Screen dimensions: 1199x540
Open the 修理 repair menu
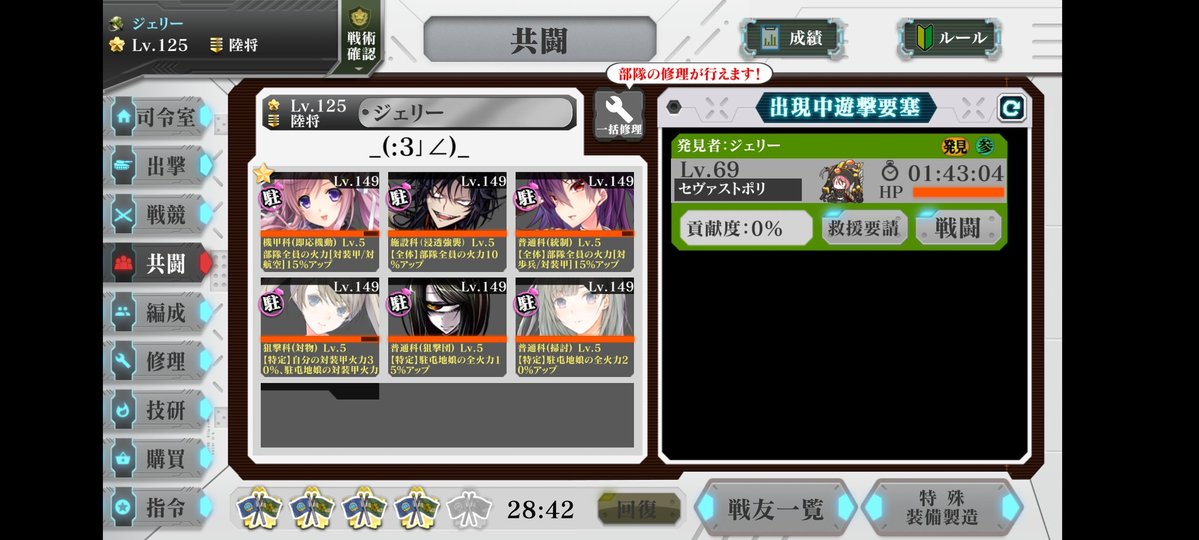[x=160, y=361]
